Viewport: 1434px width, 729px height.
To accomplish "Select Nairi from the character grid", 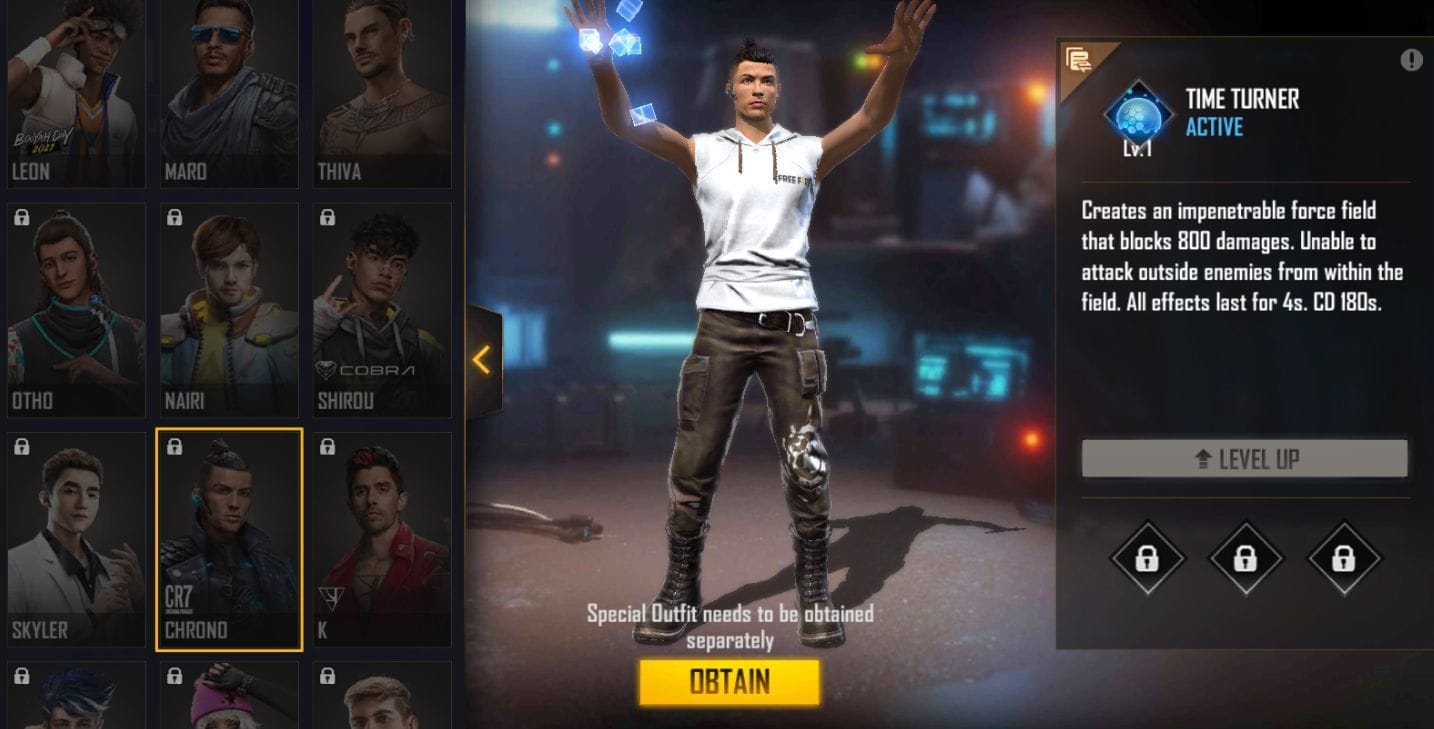I will (228, 307).
